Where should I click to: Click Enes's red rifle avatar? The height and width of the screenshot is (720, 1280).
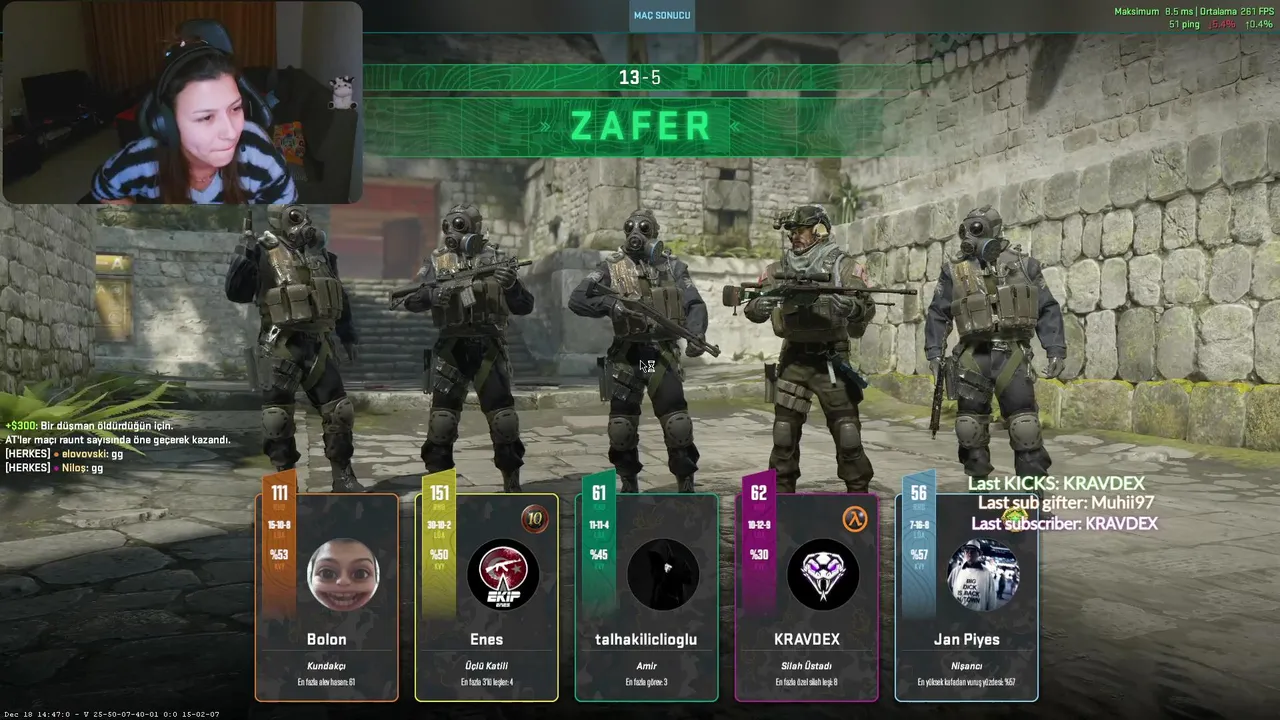pyautogui.click(x=502, y=575)
